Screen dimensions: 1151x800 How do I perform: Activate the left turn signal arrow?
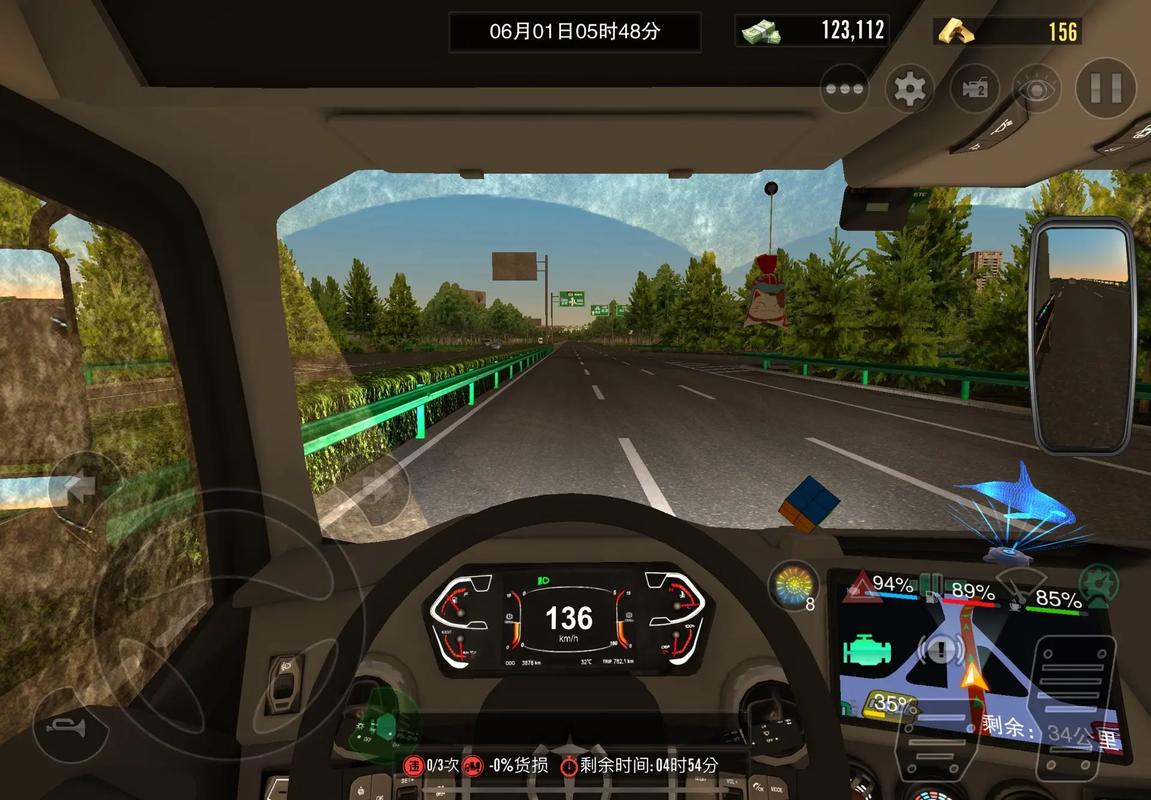pos(81,487)
